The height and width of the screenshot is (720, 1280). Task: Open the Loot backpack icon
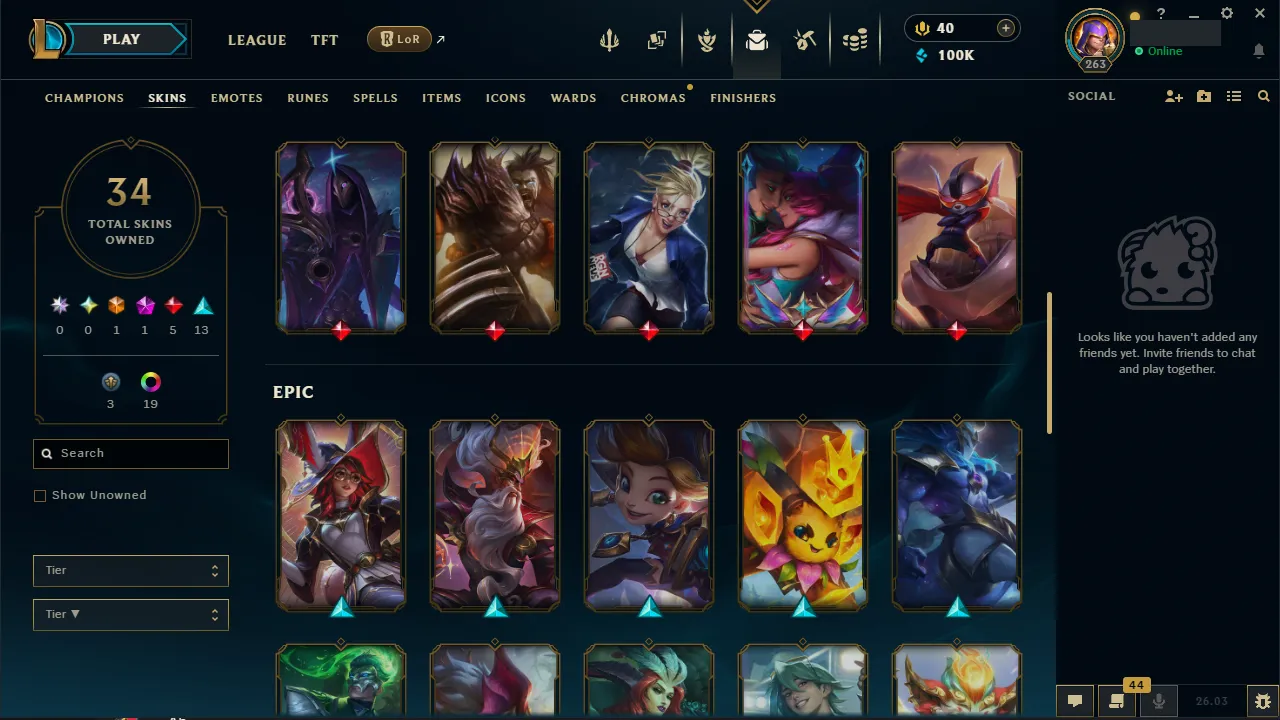click(x=757, y=40)
